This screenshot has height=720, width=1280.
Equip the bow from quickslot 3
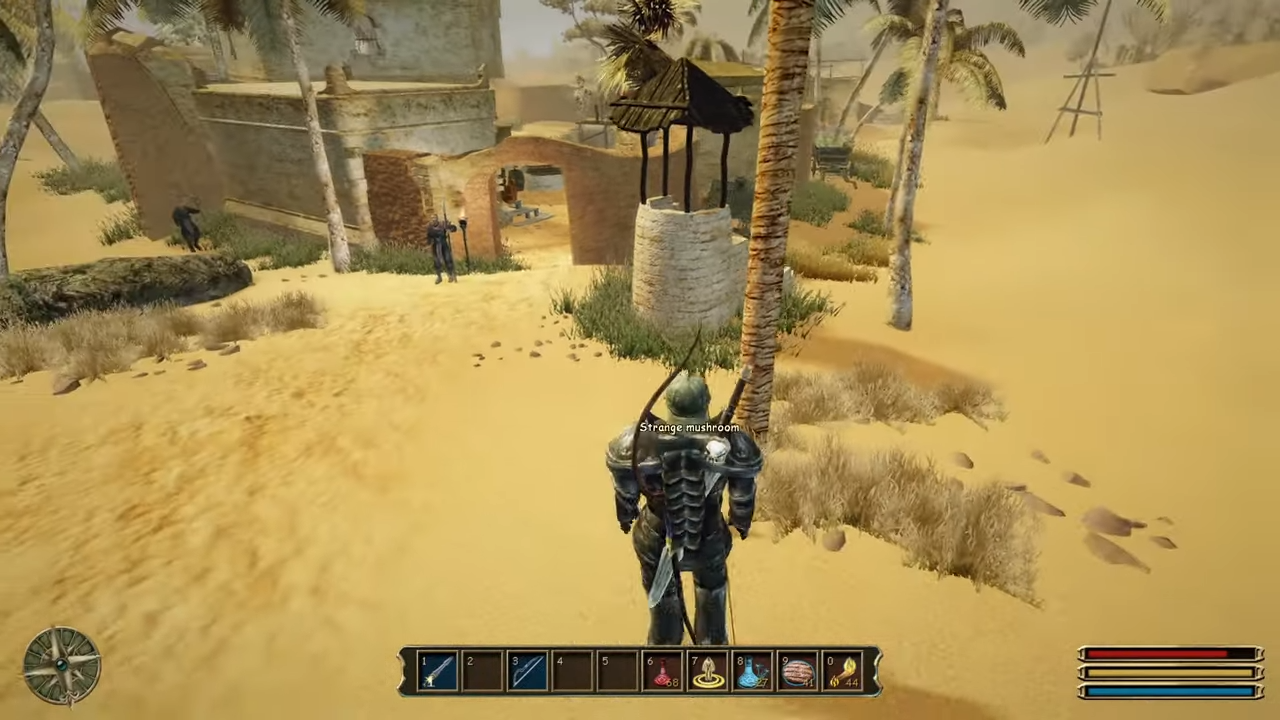(530, 671)
